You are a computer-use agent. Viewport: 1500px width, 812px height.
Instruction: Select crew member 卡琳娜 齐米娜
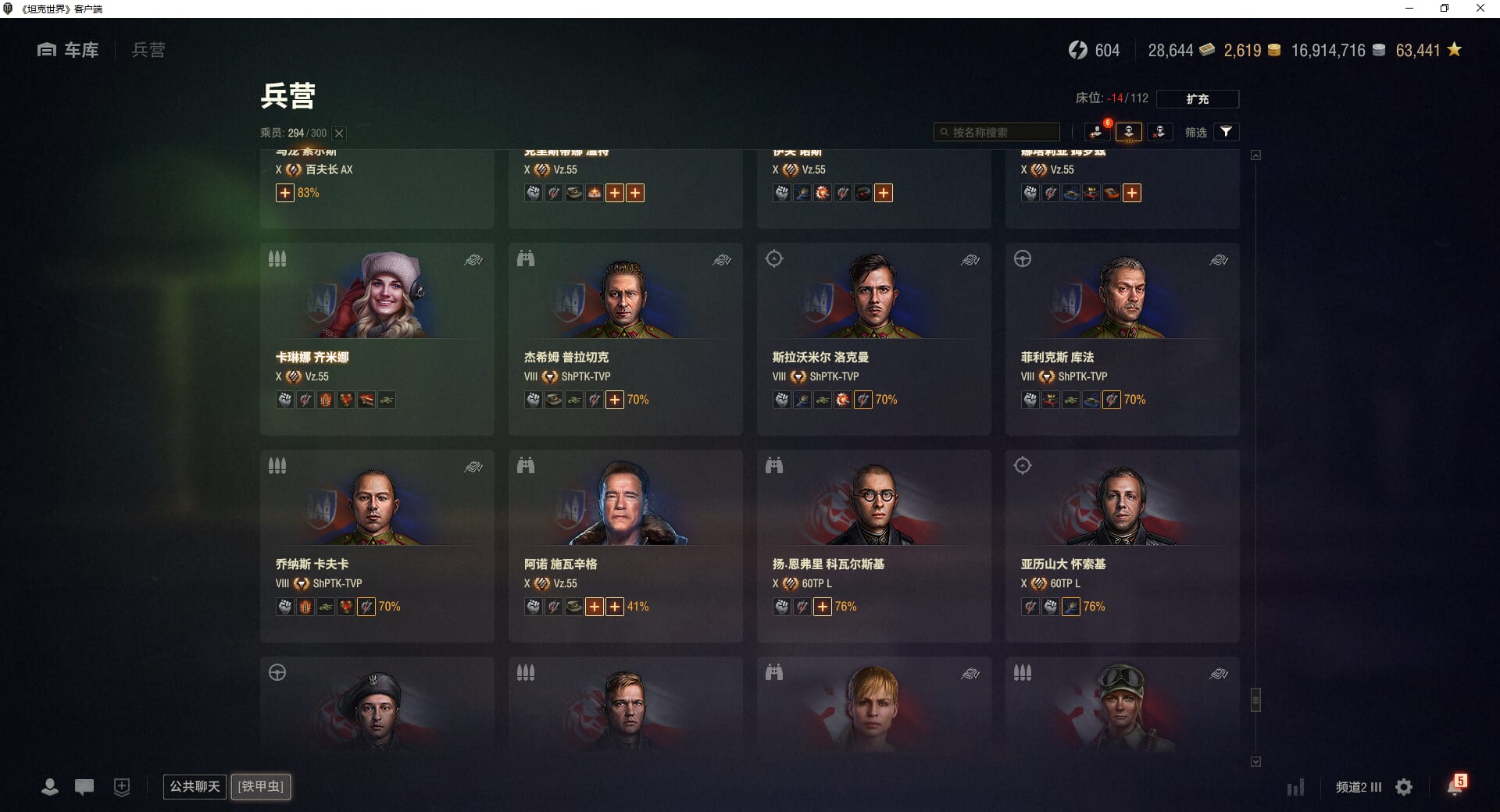click(377, 338)
